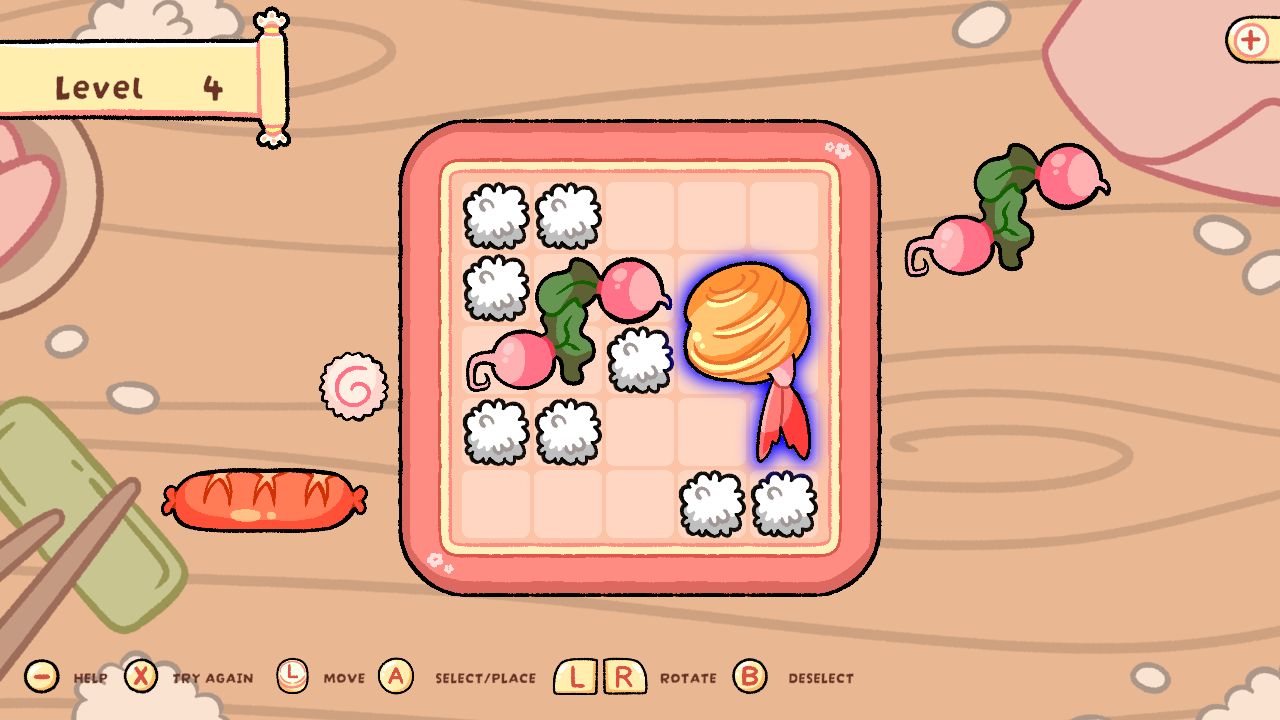The height and width of the screenshot is (720, 1280).
Task: Select a rice ball in the top-left grid corner
Action: click(495, 215)
